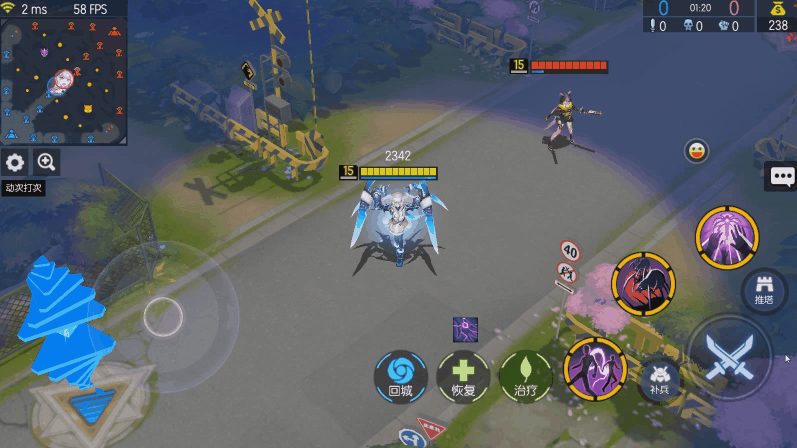Cast the 治疗 leaf heal spell
The image size is (797, 448).
point(526,375)
